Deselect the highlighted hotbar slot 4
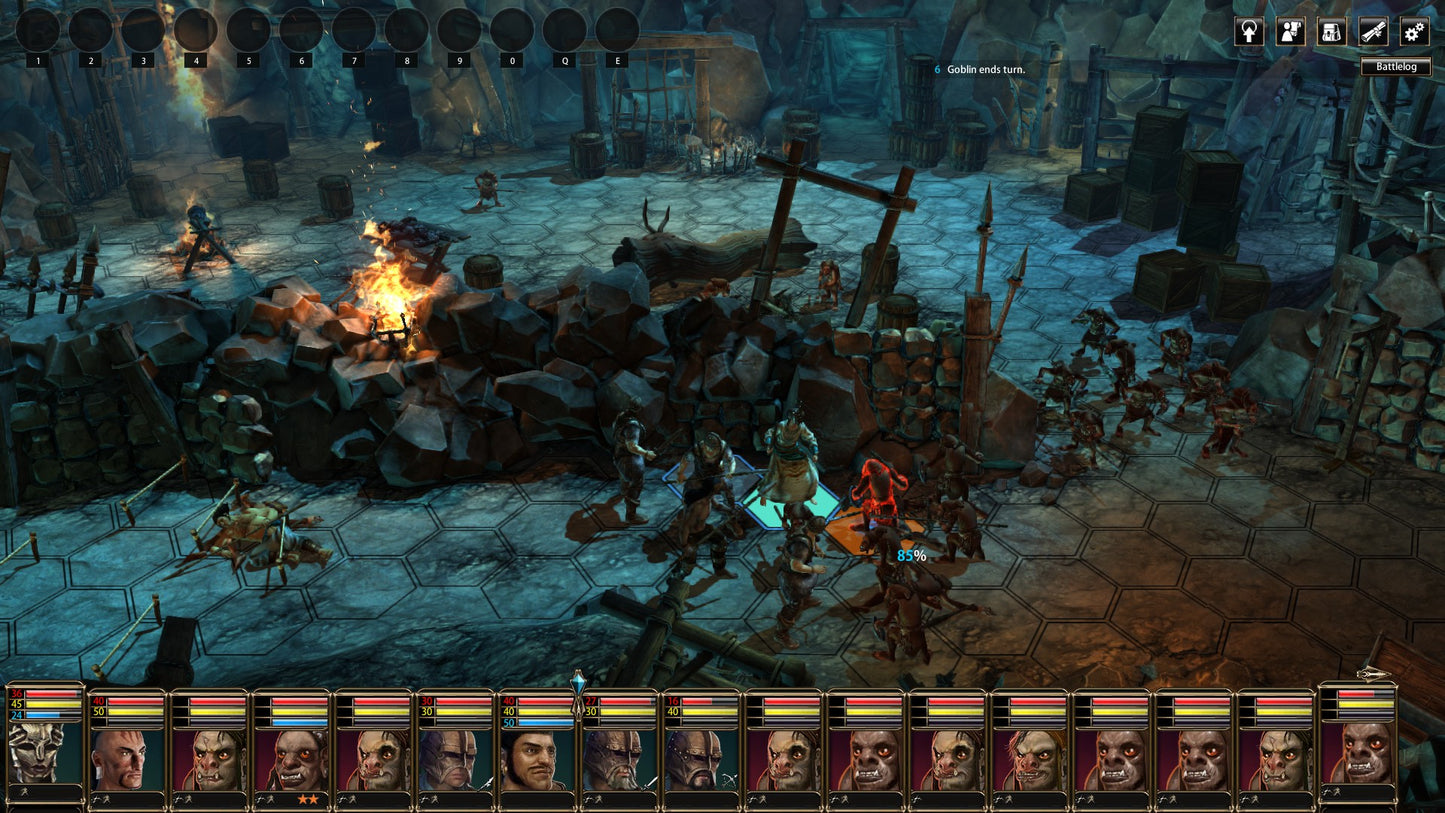The image size is (1445, 813). click(x=196, y=30)
